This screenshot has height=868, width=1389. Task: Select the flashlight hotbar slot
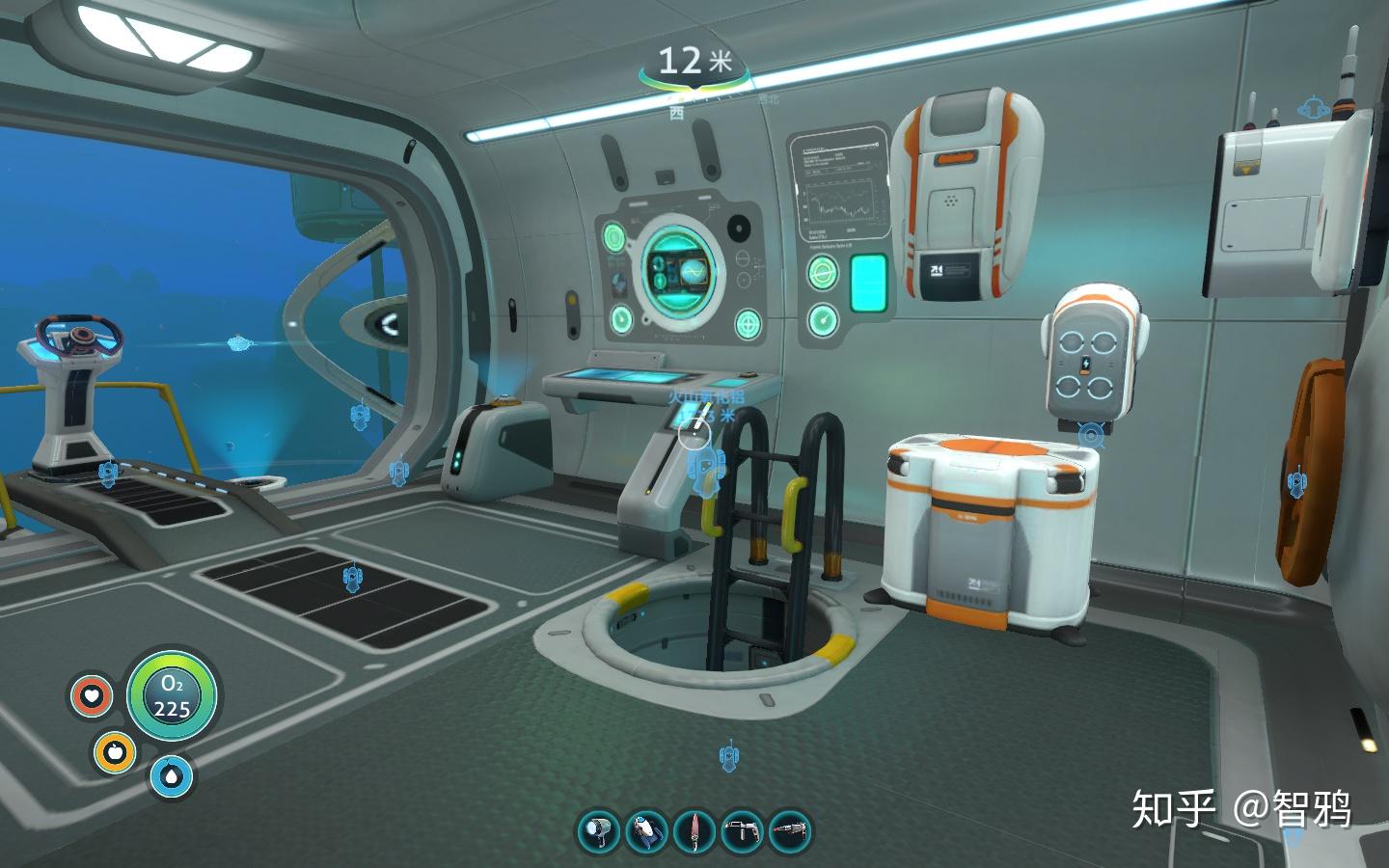coord(599,831)
